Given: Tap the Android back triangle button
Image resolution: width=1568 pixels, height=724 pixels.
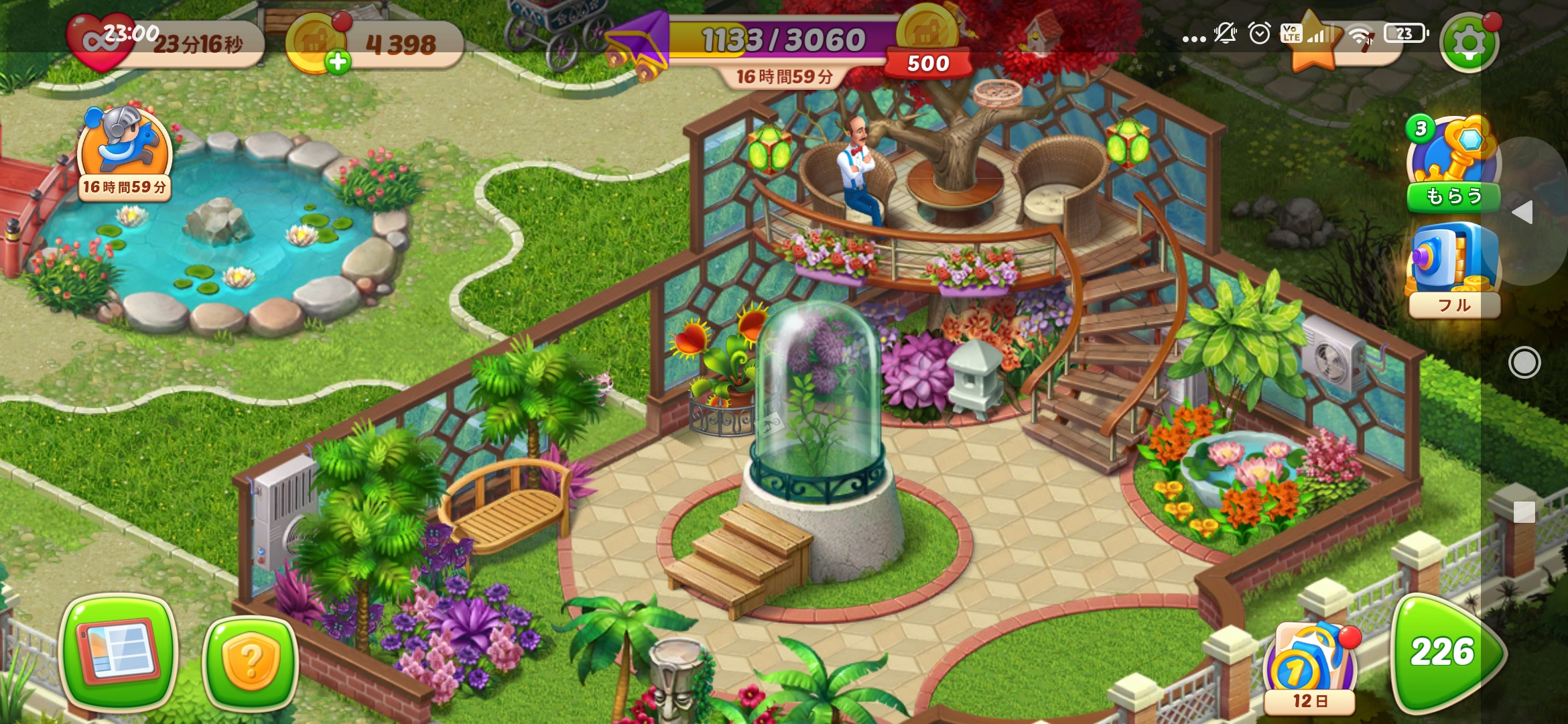Looking at the screenshot, I should pos(1523,213).
